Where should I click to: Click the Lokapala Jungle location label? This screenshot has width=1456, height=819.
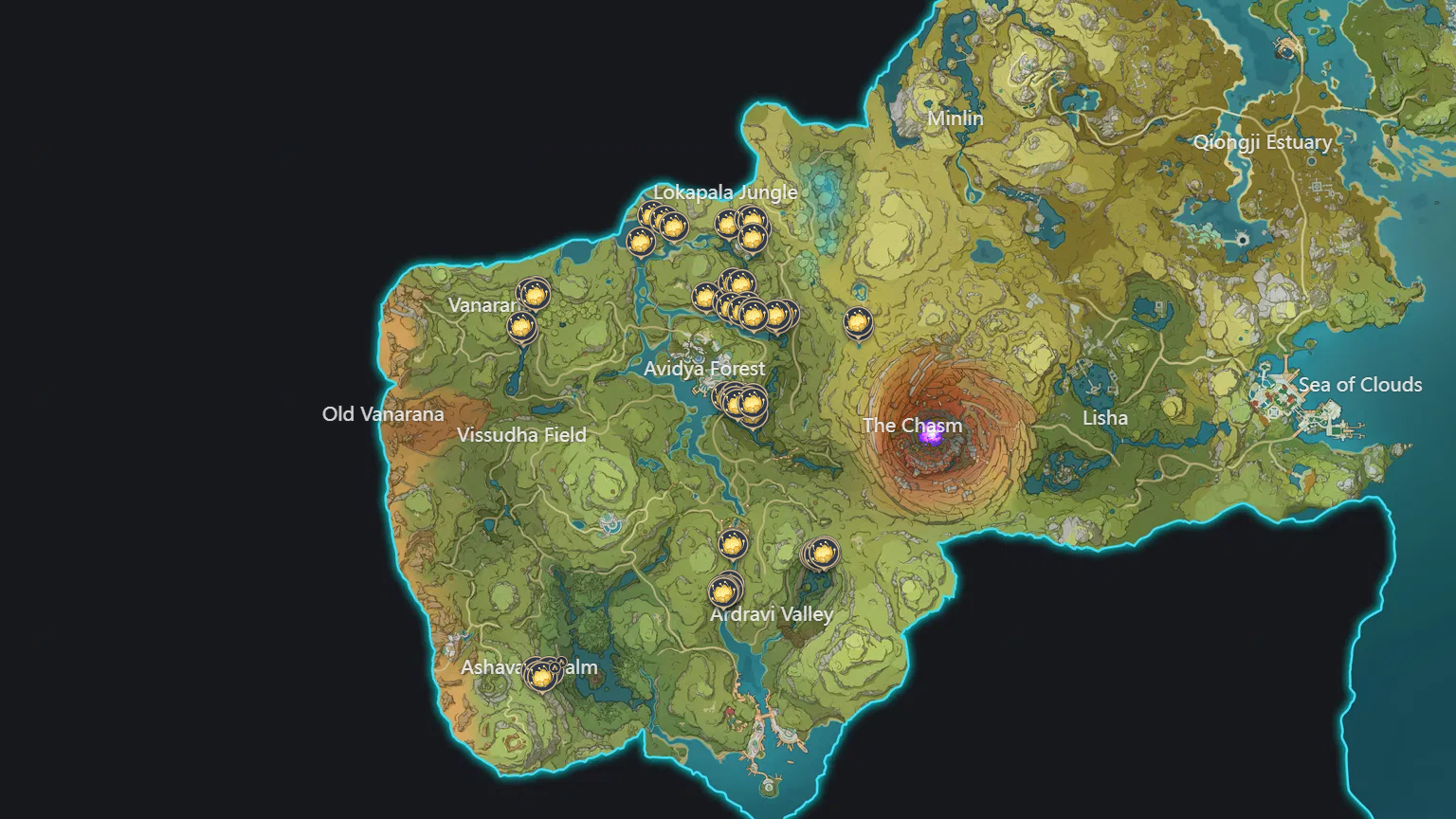(x=726, y=192)
